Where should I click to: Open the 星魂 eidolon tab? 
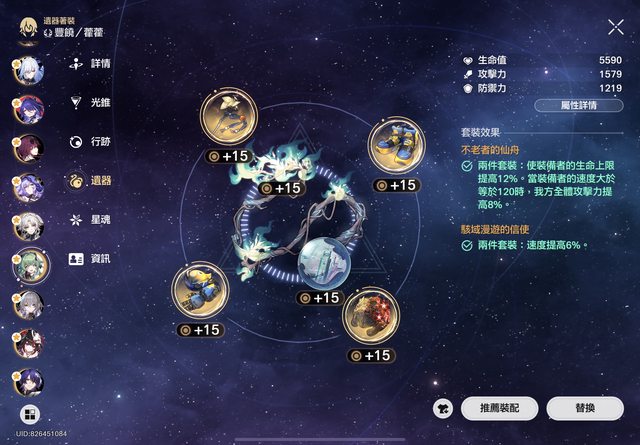[x=90, y=219]
